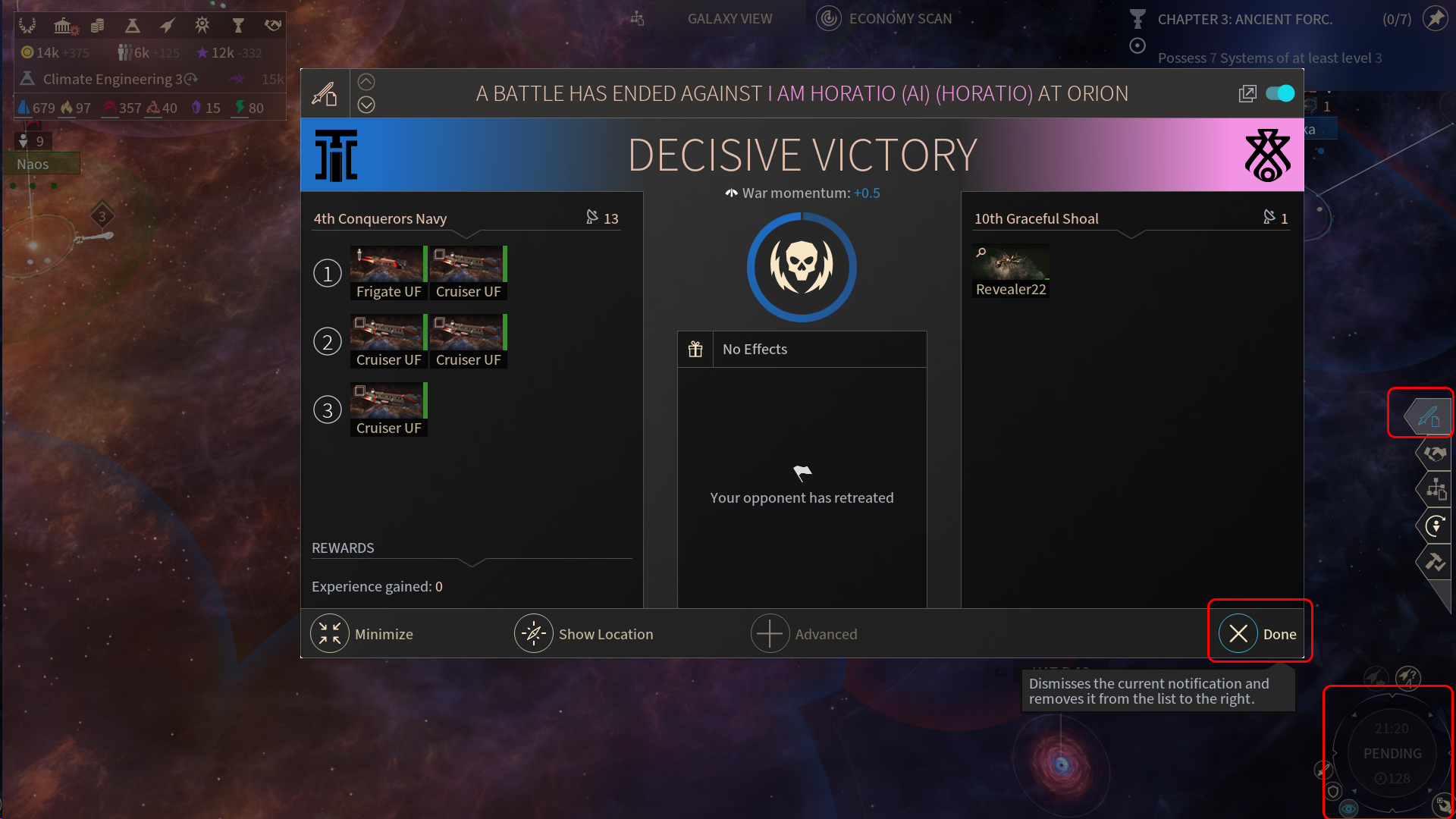
Task: Go to the previous notification arrow
Action: pyautogui.click(x=366, y=82)
